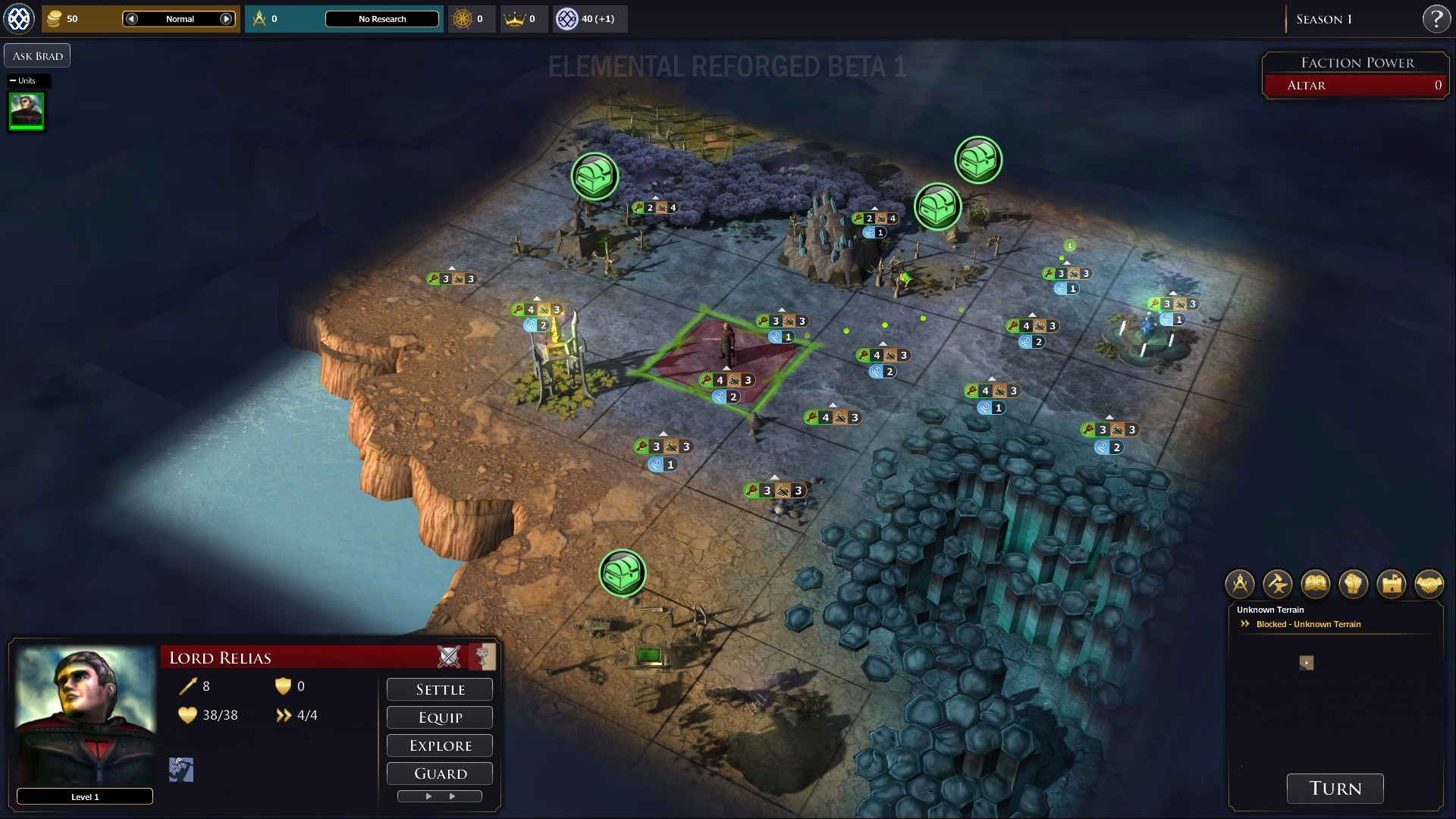Set the unit to Guard
Image resolution: width=1456 pixels, height=819 pixels.
pos(440,773)
